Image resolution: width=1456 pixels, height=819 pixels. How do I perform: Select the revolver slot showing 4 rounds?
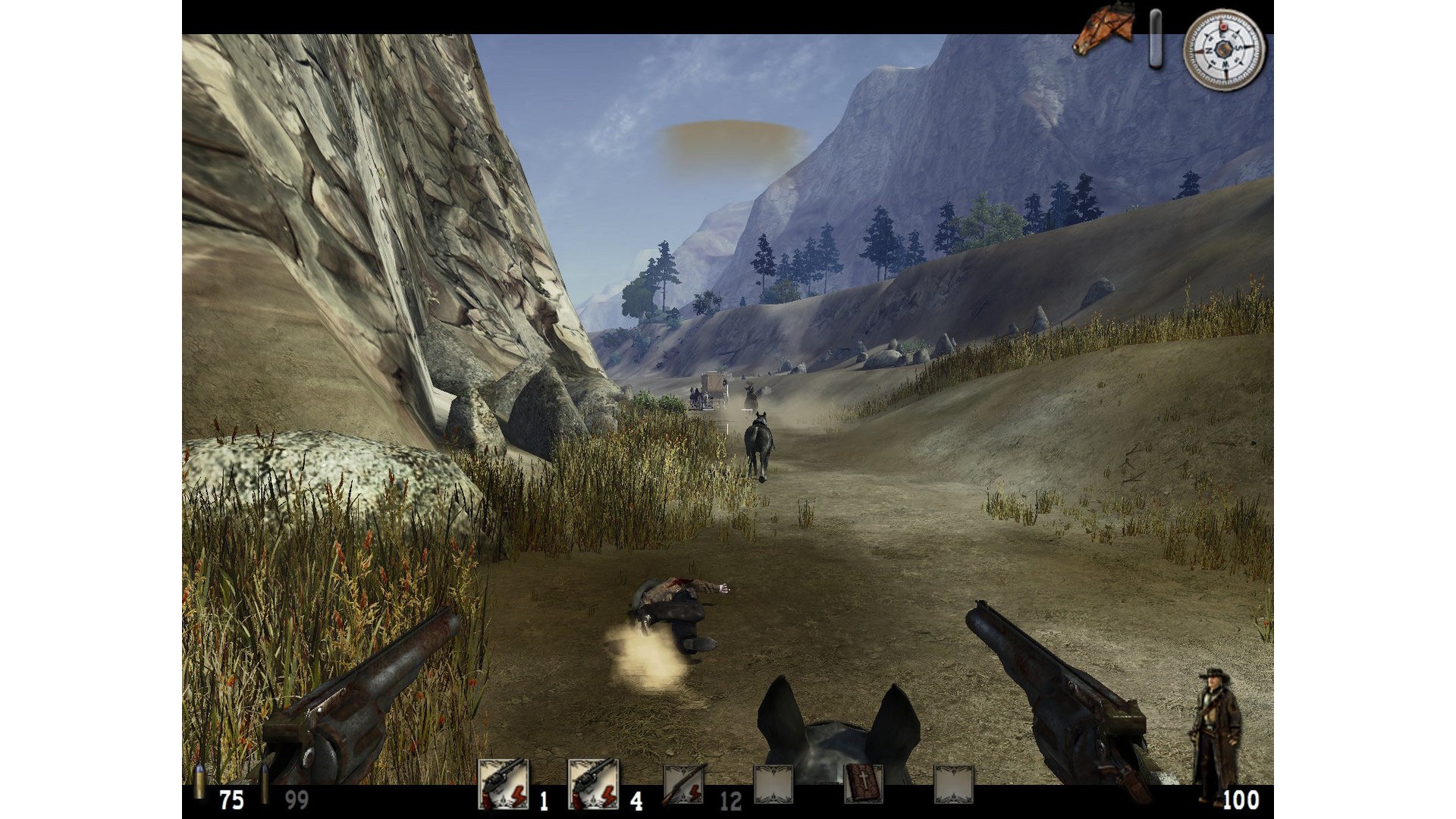(x=593, y=784)
